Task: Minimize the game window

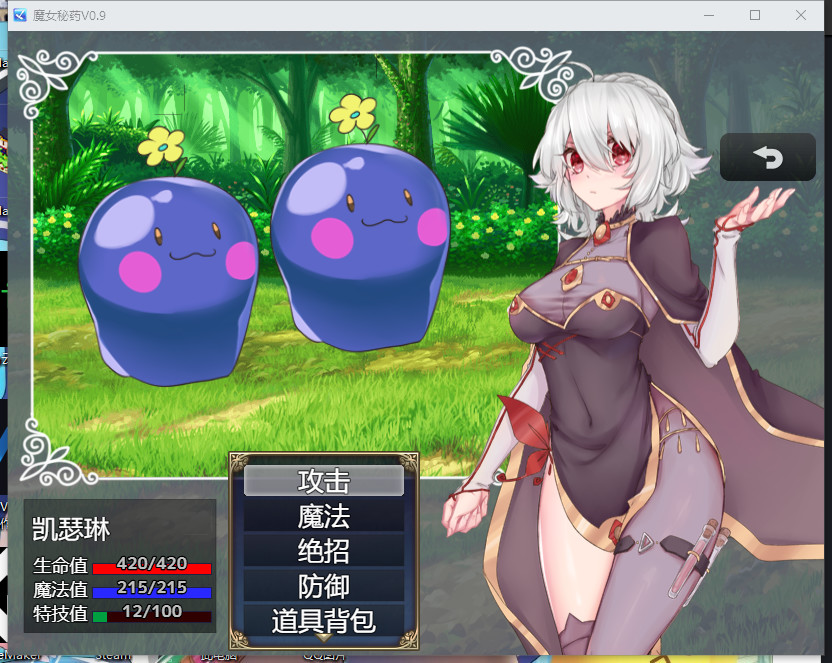Action: (x=709, y=15)
